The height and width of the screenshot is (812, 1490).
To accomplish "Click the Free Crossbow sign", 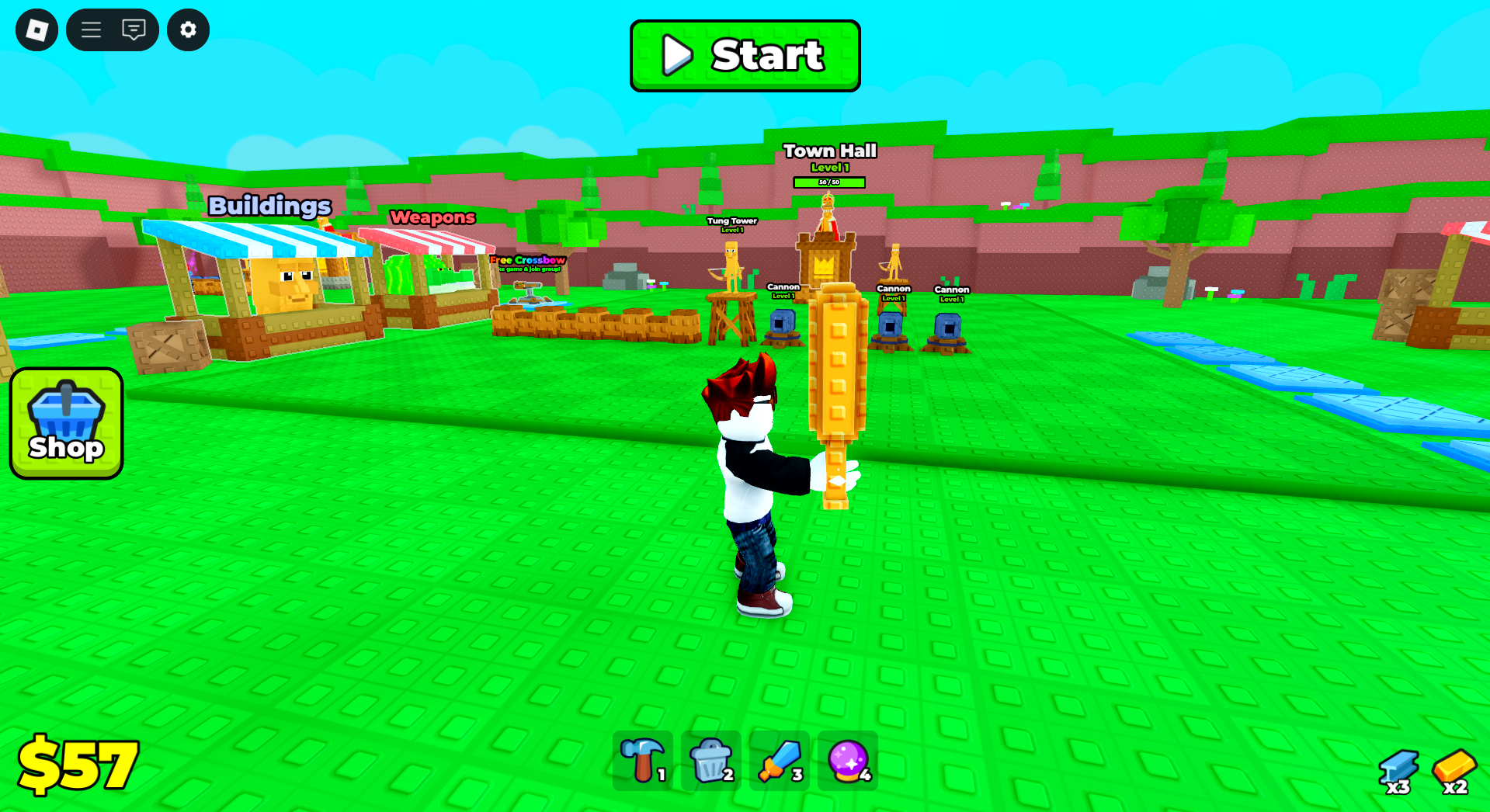I will tap(526, 262).
